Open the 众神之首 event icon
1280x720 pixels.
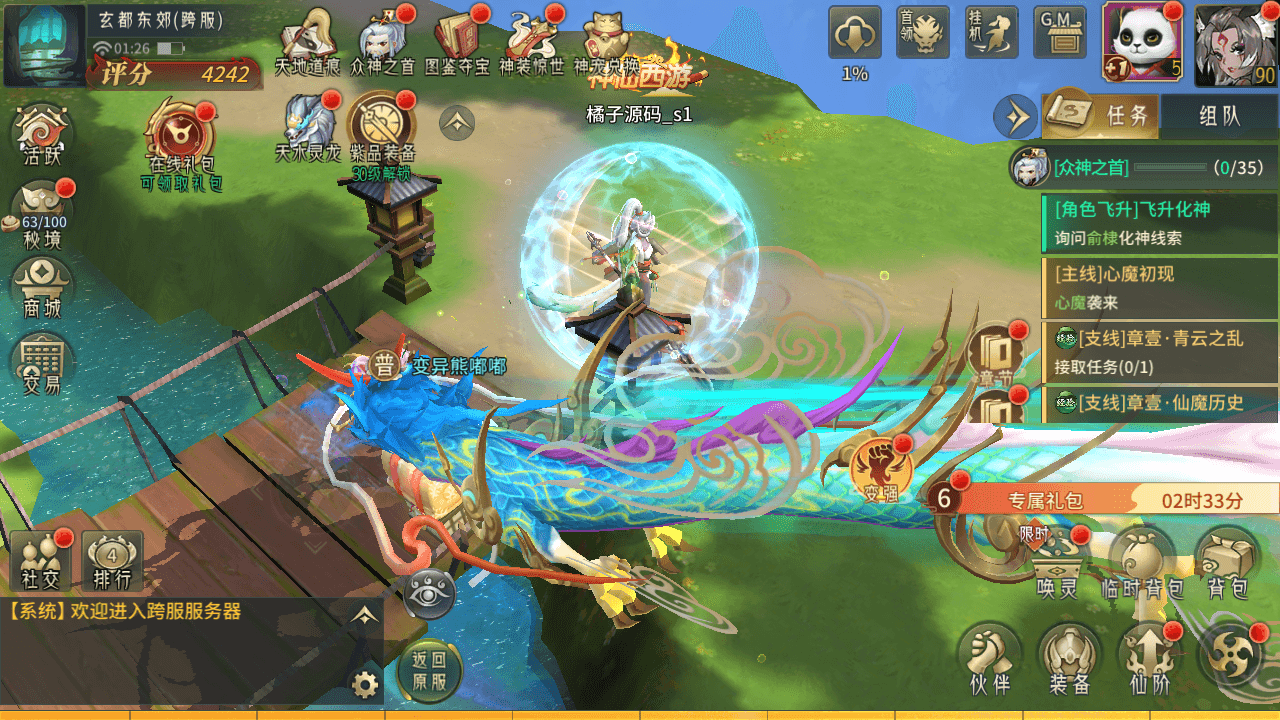pyautogui.click(x=382, y=42)
